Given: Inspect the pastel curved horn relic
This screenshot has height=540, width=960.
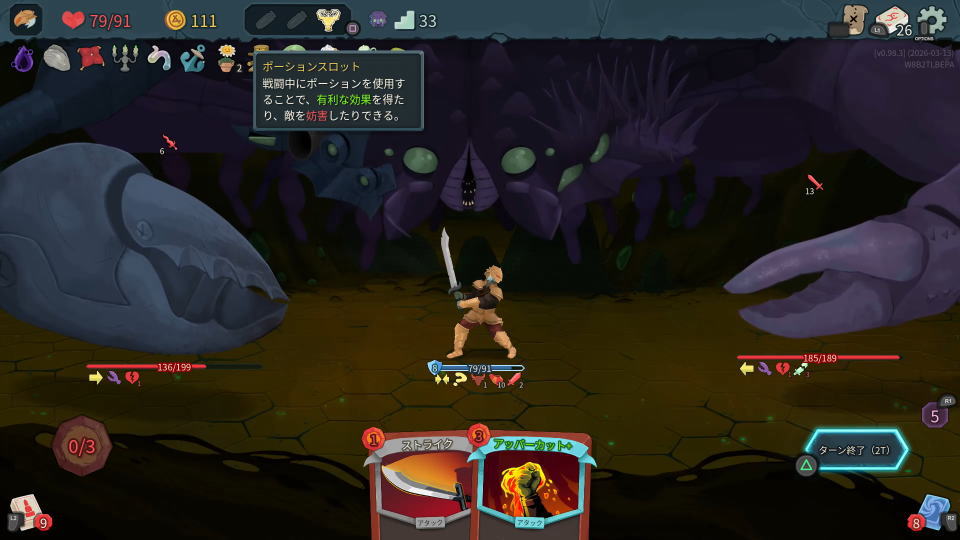Looking at the screenshot, I should coord(158,58).
